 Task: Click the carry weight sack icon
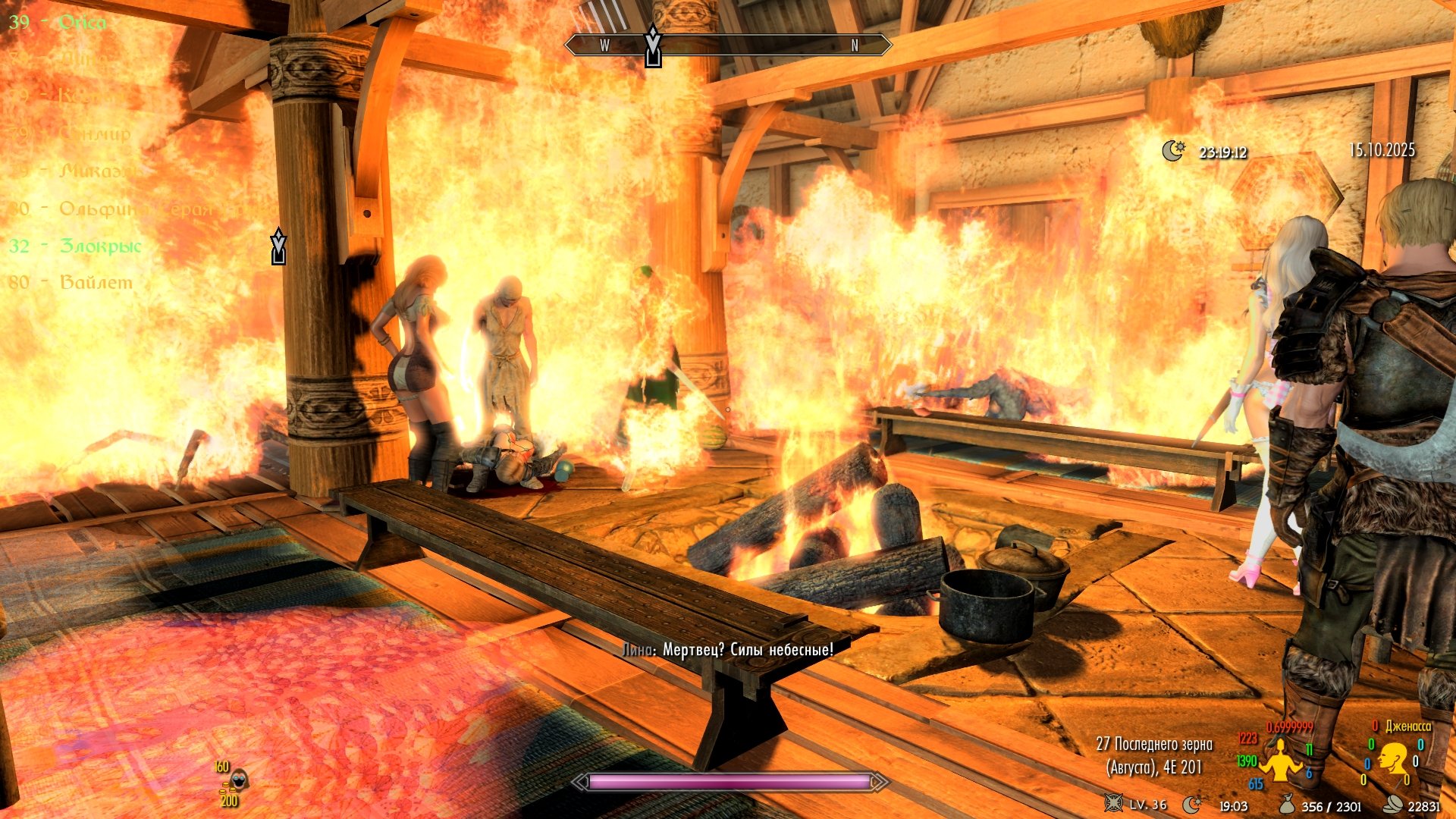(1287, 805)
